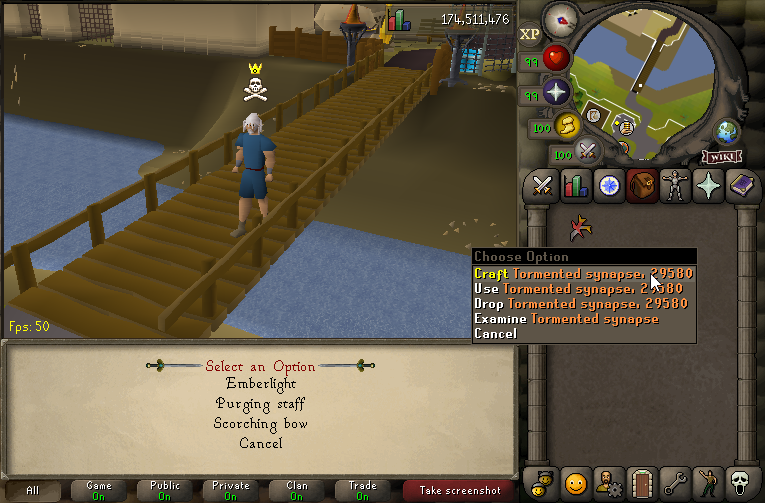Open the worn equipment tab

(675, 186)
